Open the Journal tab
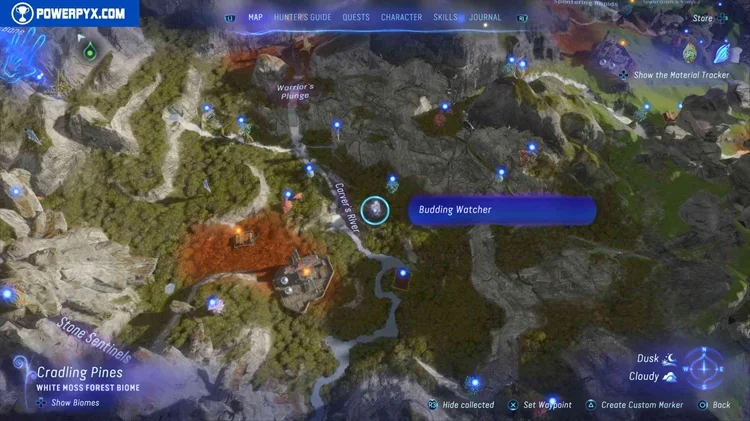Viewport: 750px width, 421px height. [x=485, y=17]
